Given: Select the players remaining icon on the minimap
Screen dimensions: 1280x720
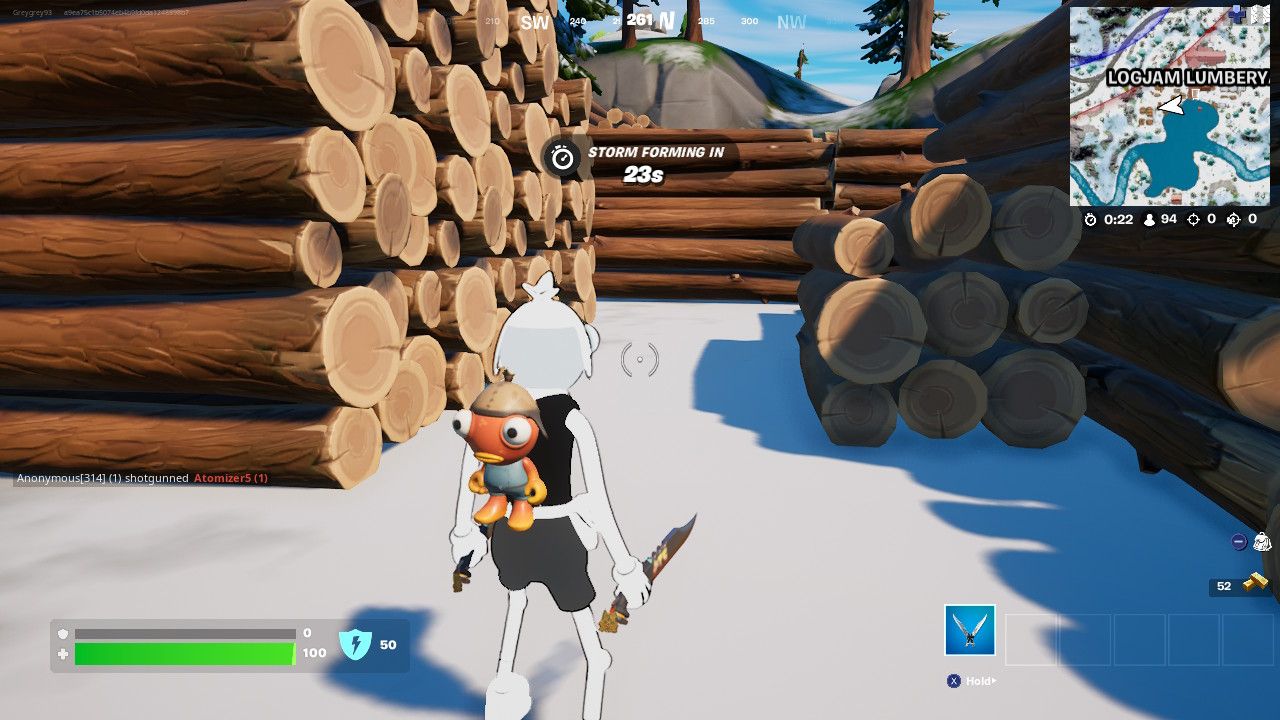Looking at the screenshot, I should tap(1152, 219).
